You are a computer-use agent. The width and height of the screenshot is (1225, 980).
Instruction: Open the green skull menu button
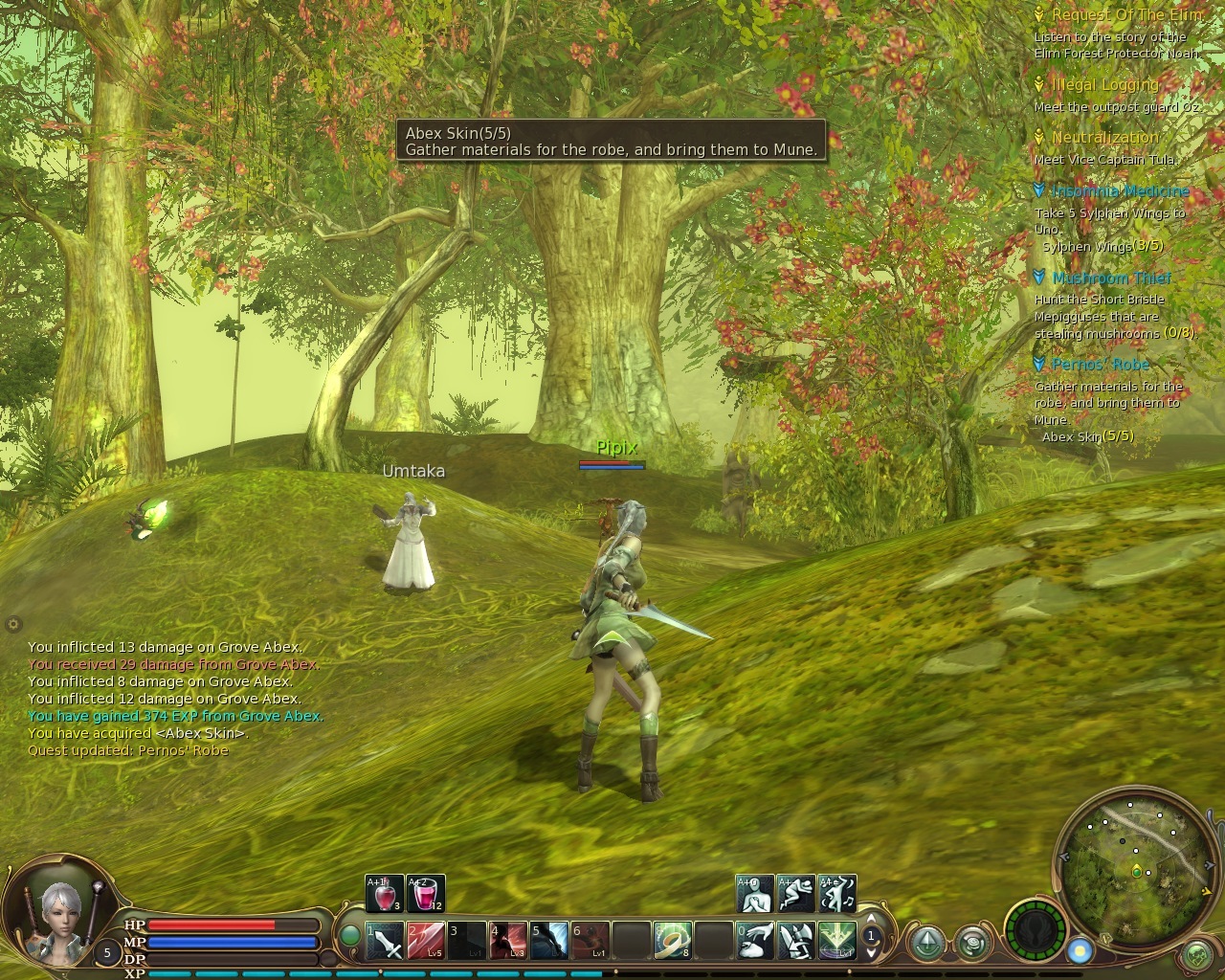1197,954
